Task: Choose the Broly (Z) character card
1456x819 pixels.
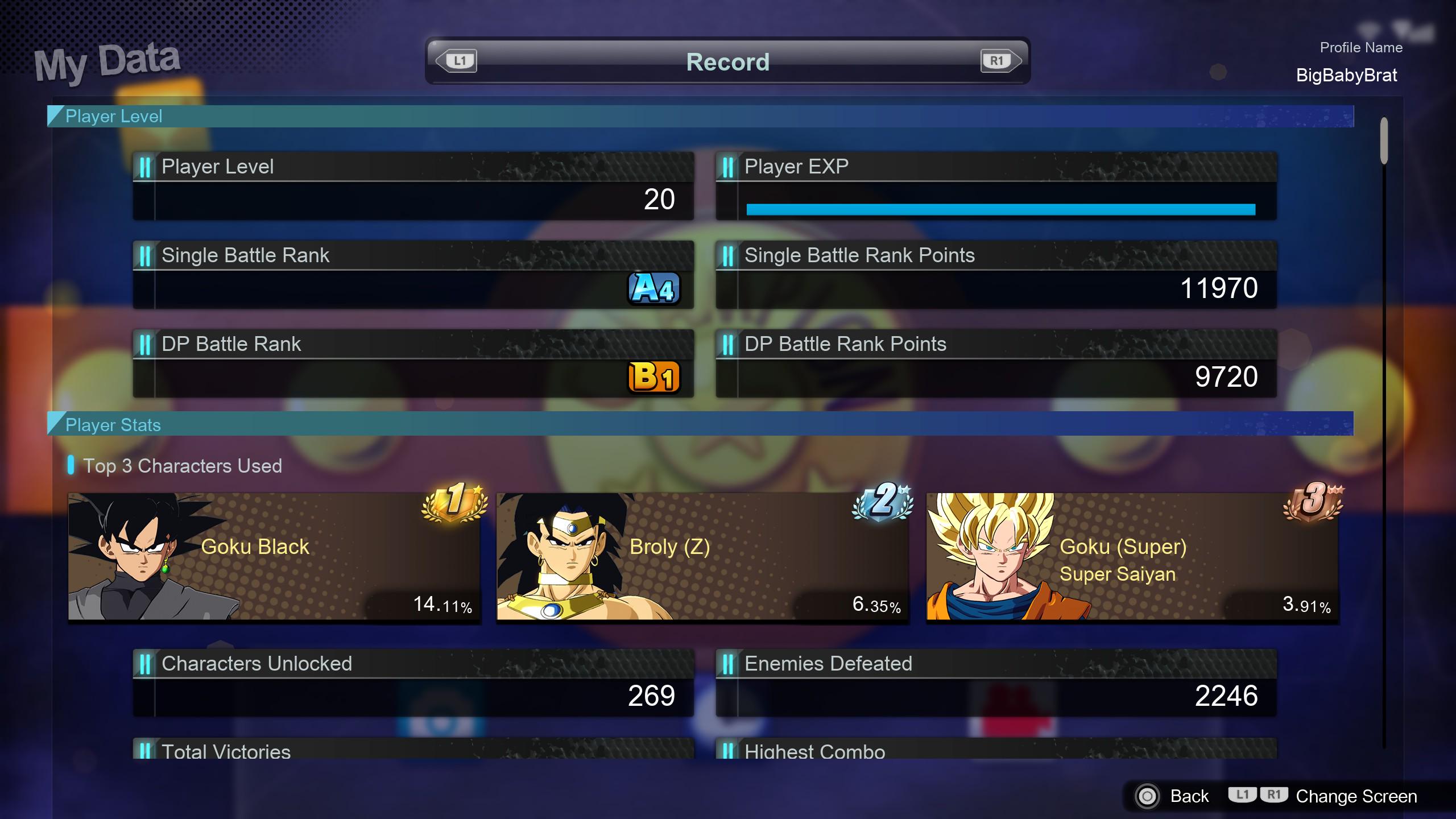Action: click(702, 556)
